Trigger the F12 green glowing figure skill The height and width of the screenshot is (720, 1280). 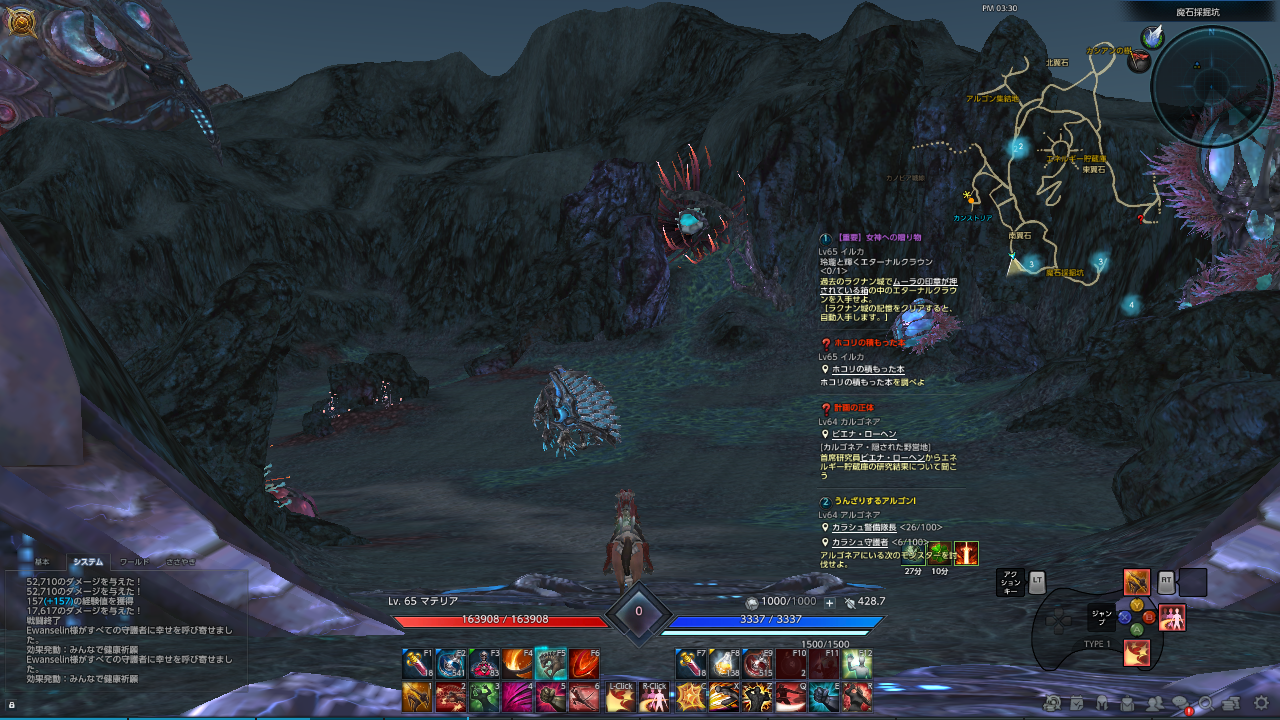(857, 663)
